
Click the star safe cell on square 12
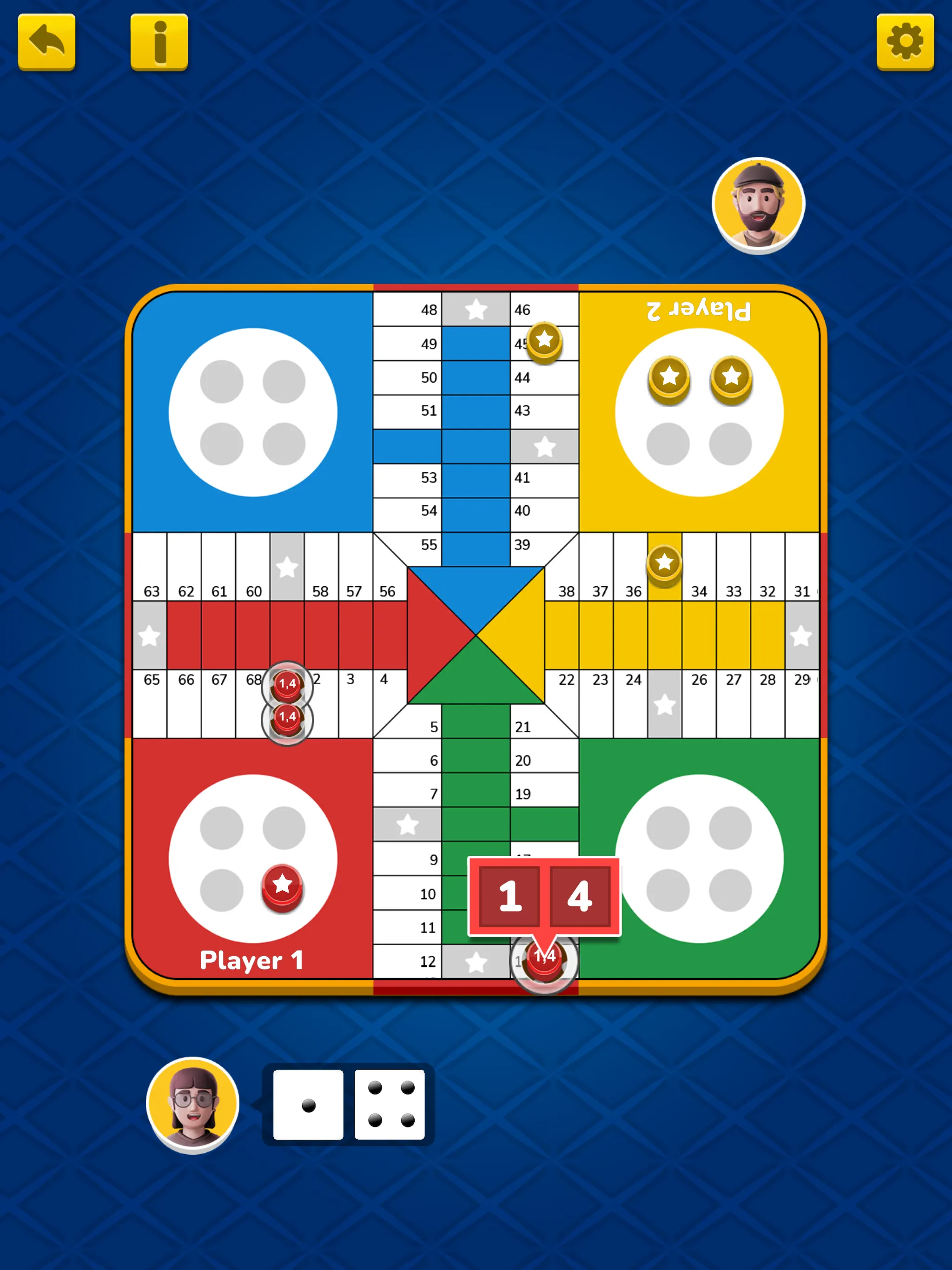point(476,961)
